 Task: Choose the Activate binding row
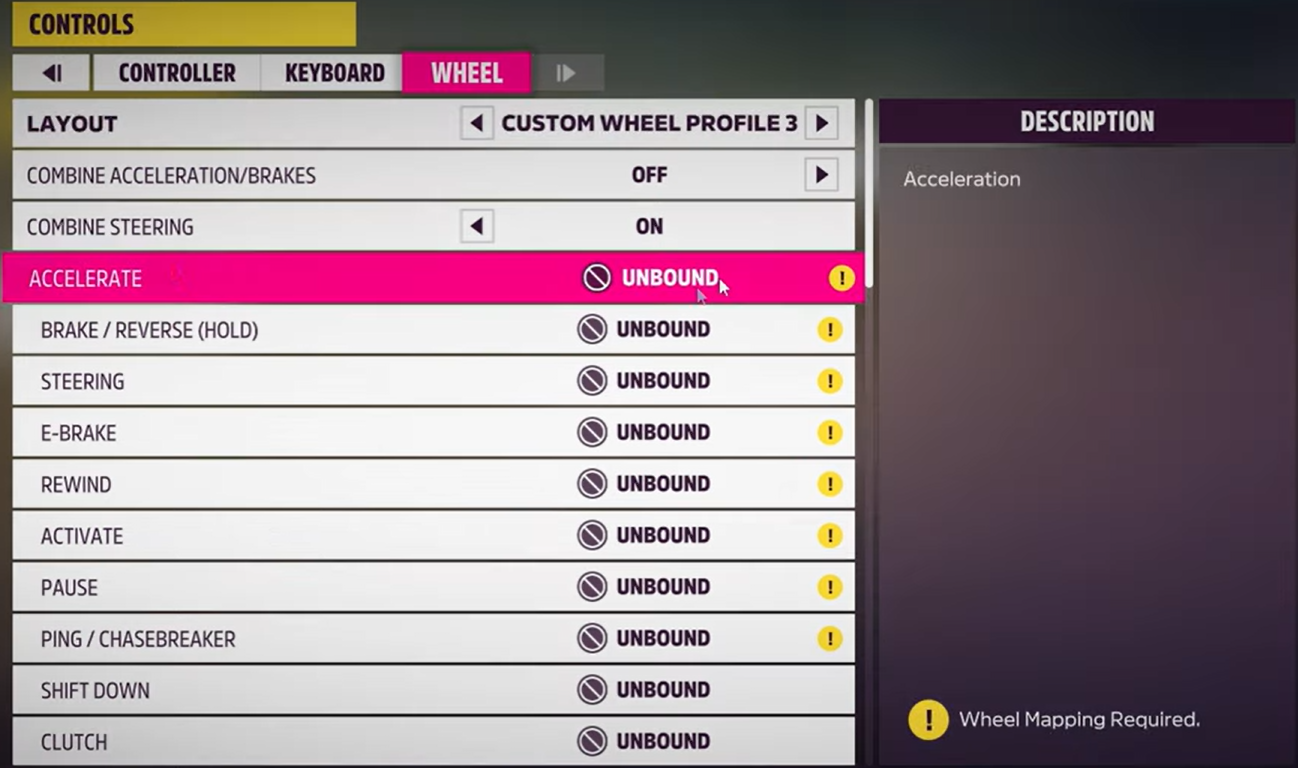point(430,536)
